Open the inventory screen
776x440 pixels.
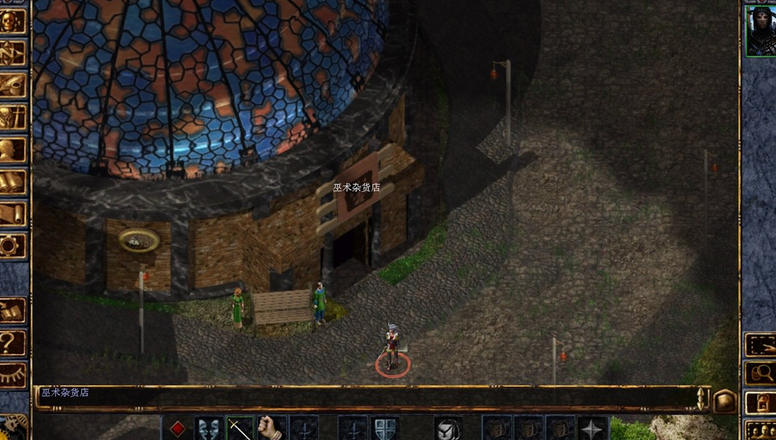13,117
